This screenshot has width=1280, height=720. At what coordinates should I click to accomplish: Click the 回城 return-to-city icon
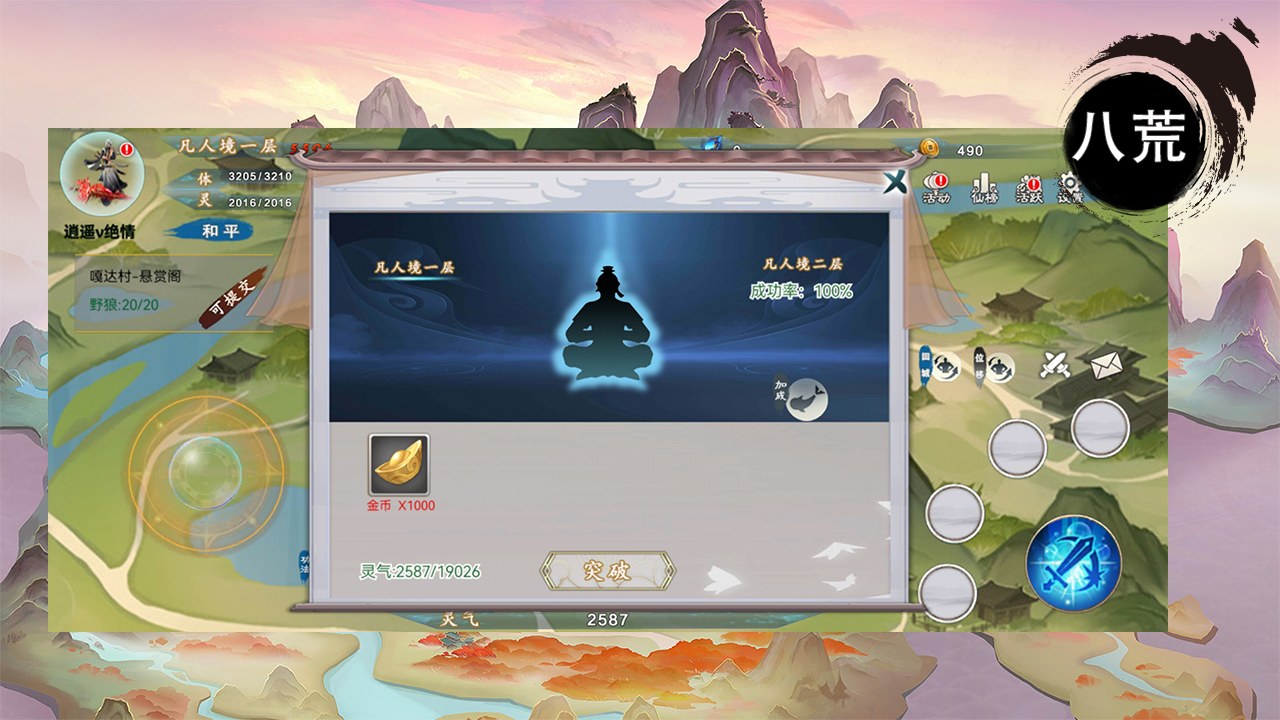[944, 367]
